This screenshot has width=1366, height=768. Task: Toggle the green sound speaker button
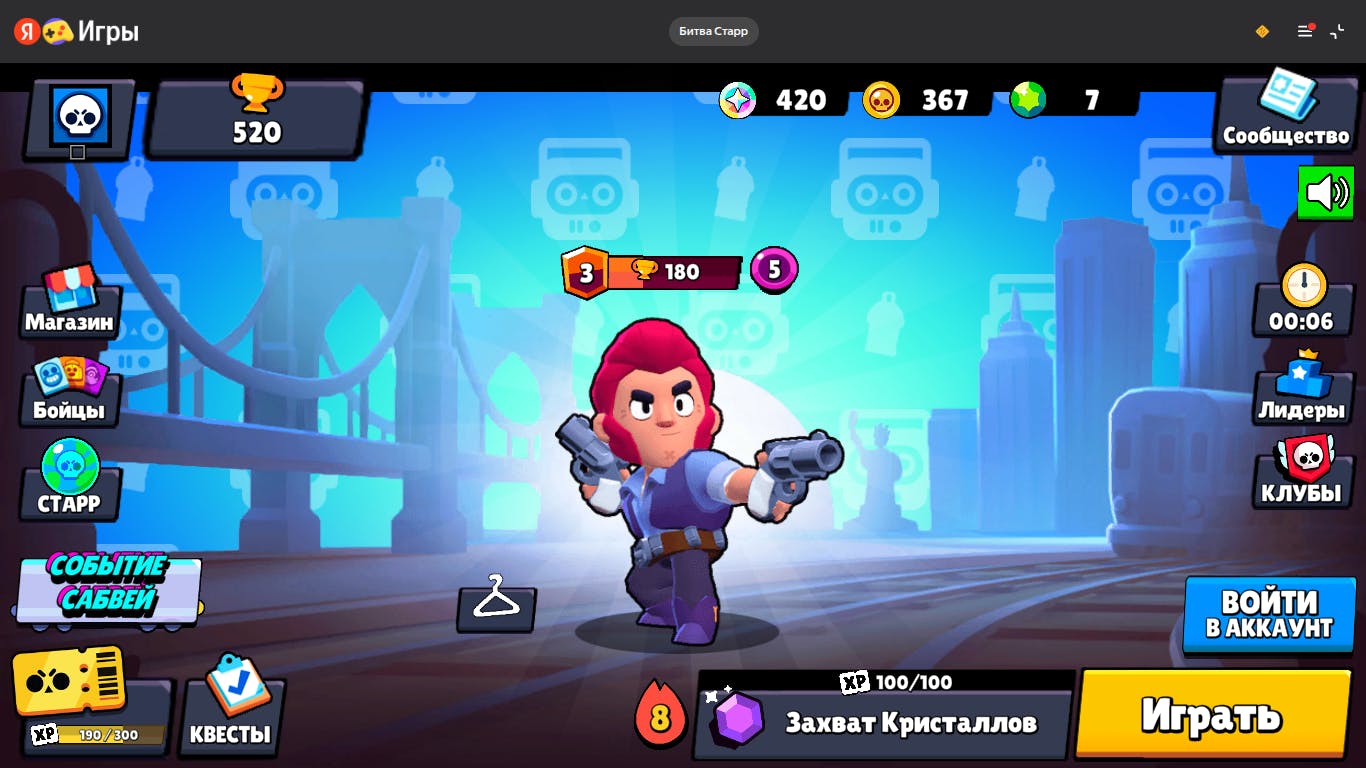pos(1326,192)
